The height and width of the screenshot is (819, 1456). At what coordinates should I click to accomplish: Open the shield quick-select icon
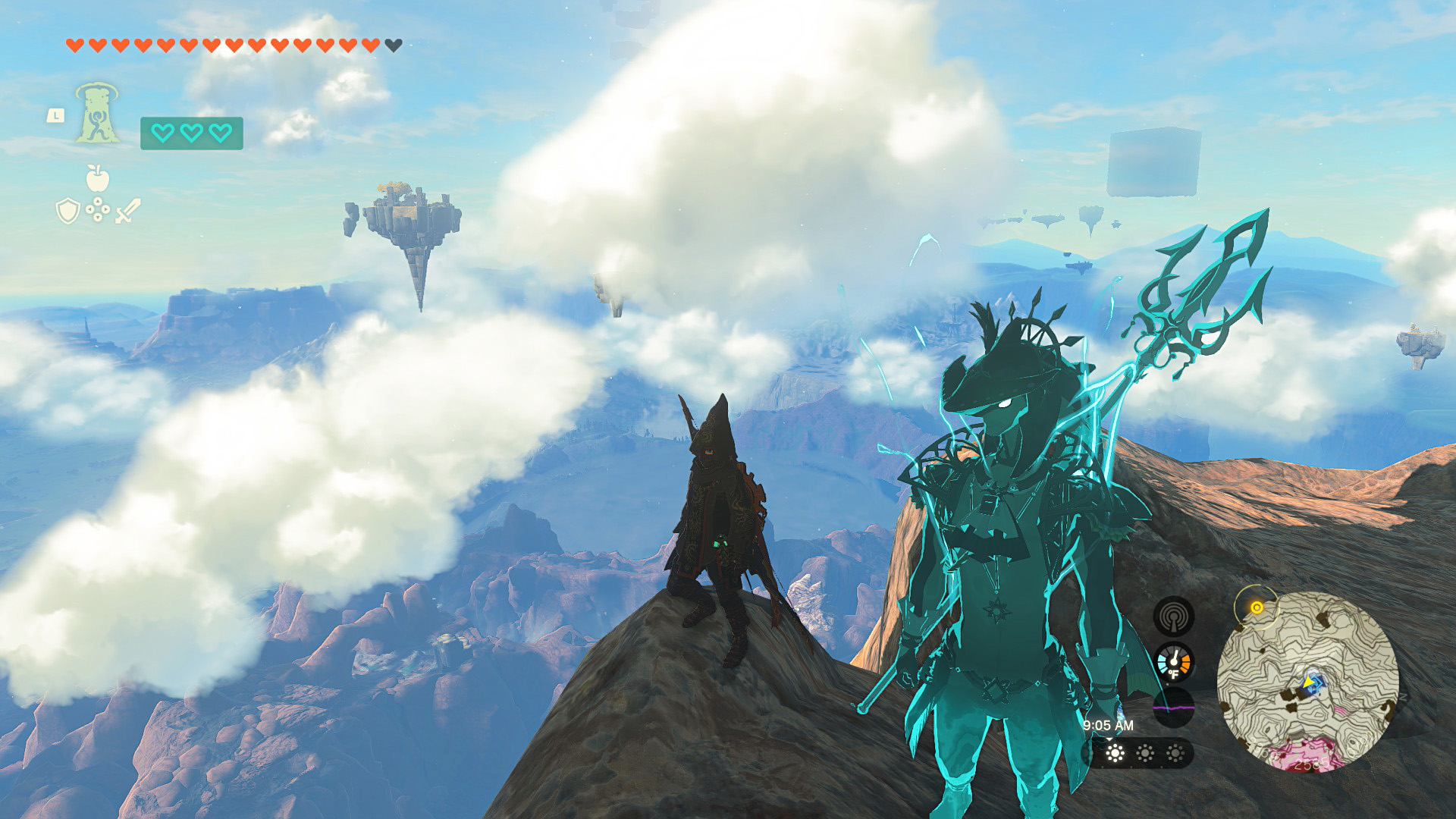(68, 211)
